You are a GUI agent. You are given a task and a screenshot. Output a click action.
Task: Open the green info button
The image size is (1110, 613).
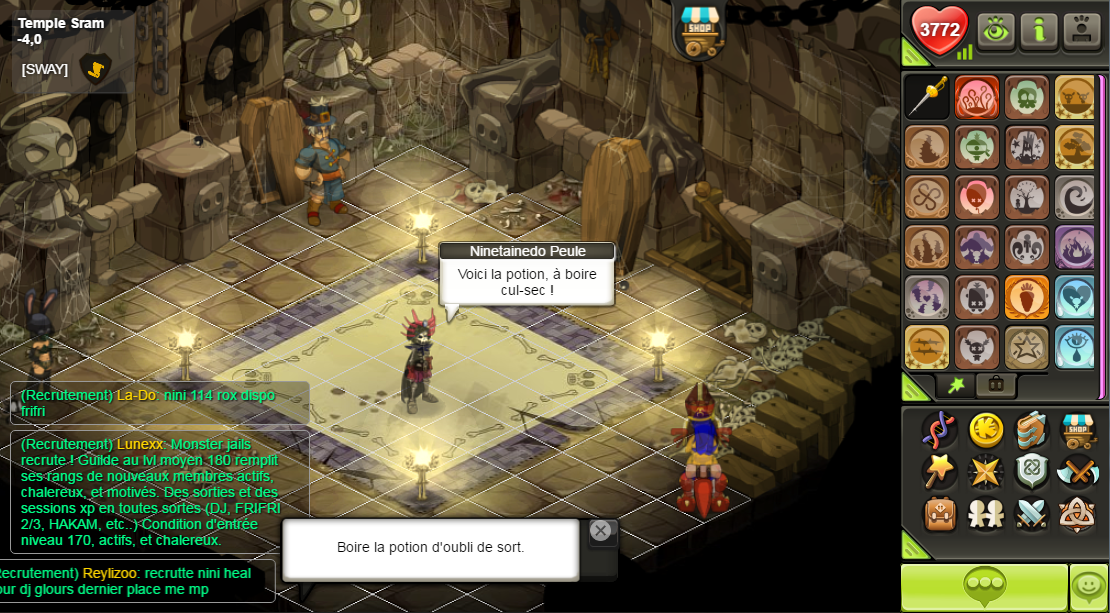tap(1039, 31)
